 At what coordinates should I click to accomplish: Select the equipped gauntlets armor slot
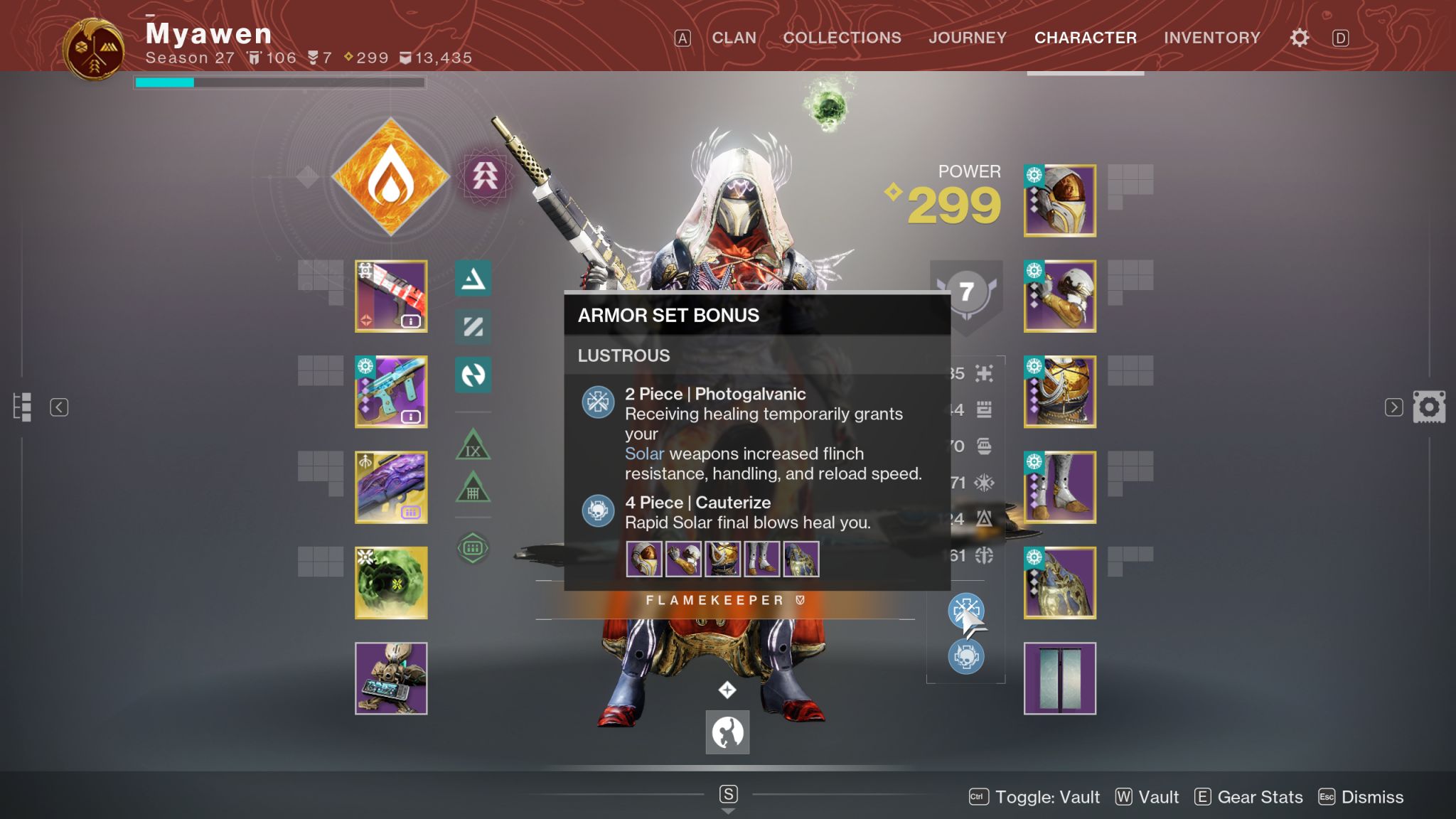pos(1059,296)
